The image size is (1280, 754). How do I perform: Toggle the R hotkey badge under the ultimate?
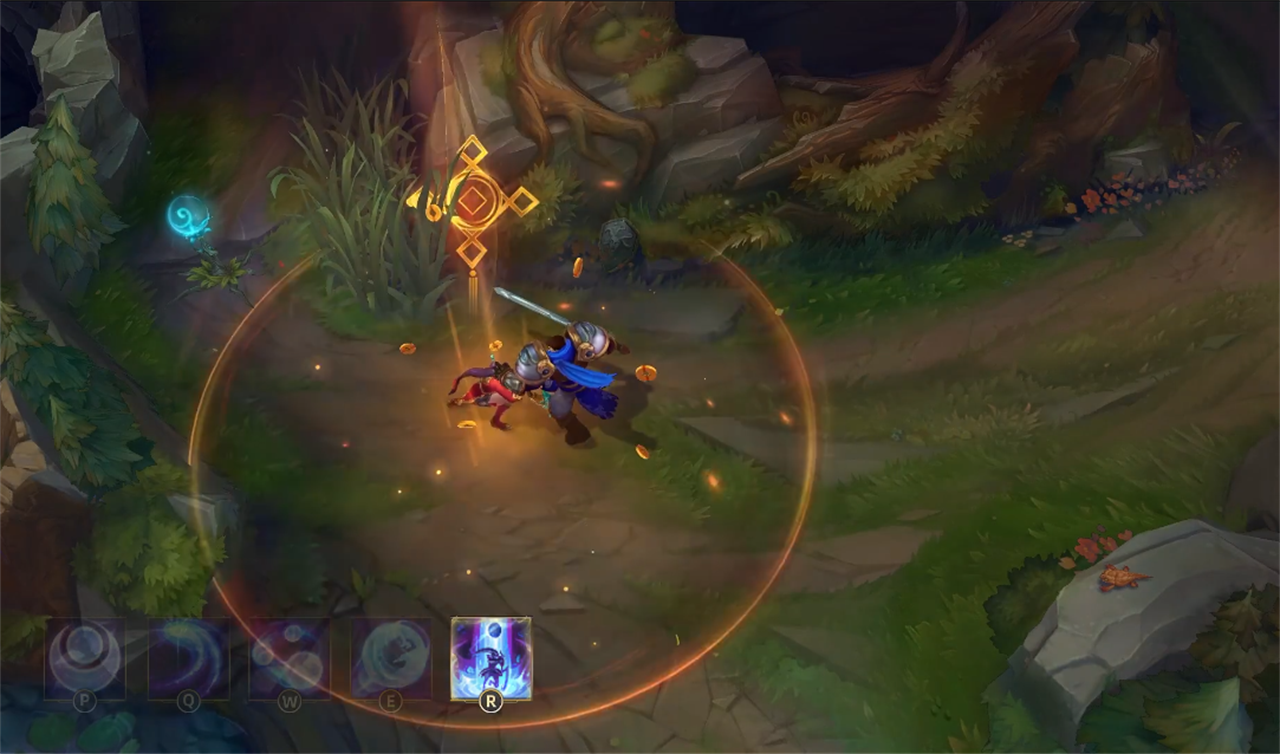coord(489,703)
